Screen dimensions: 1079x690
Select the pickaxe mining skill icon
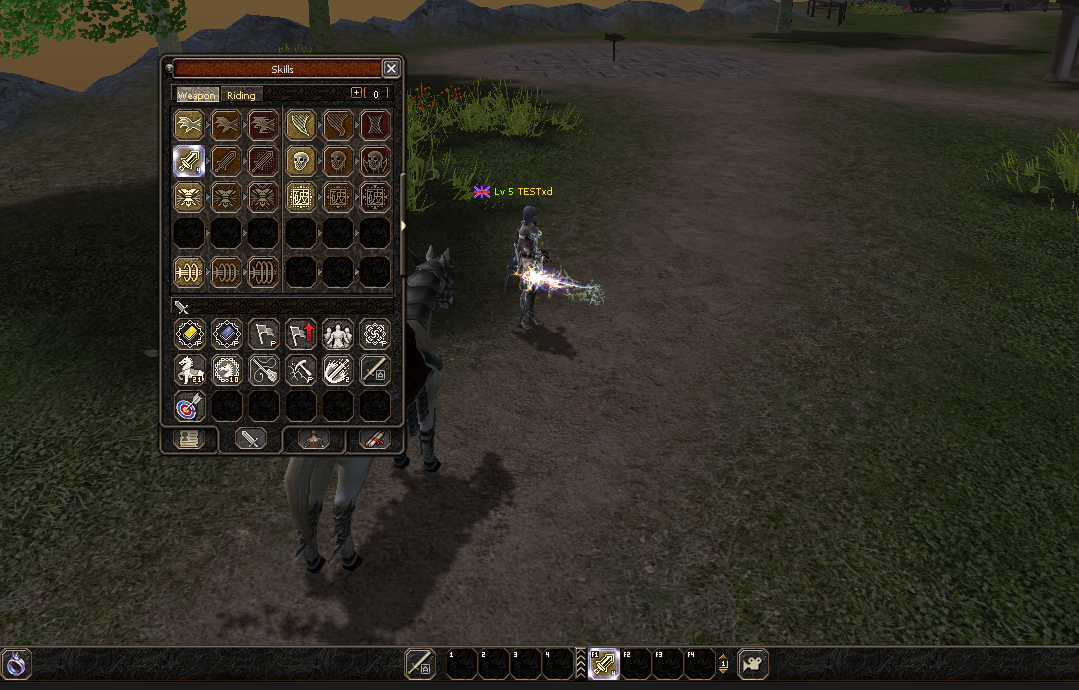coord(301,370)
